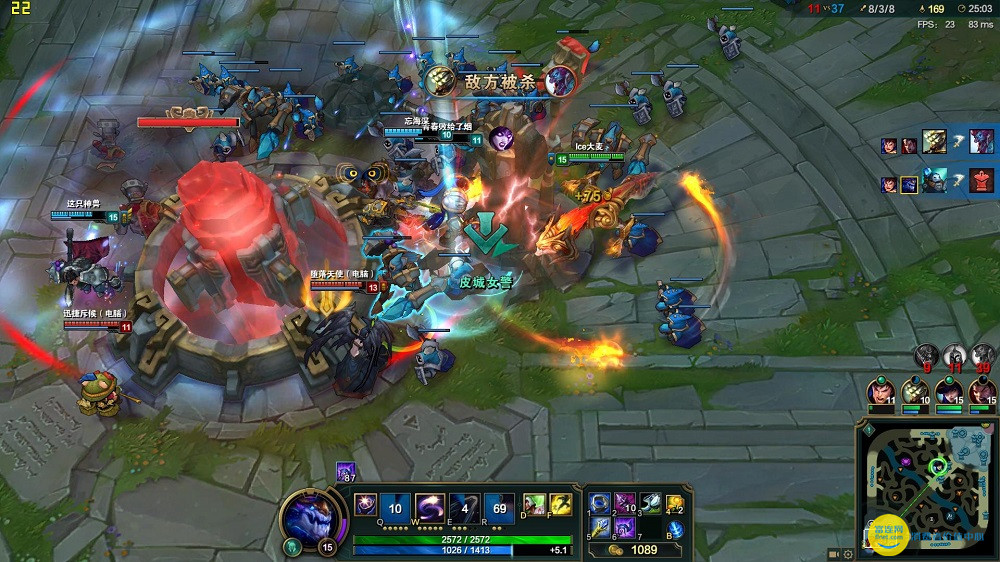The height and width of the screenshot is (562, 1000).
Task: Use the item in inventory slot 1
Action: (599, 502)
